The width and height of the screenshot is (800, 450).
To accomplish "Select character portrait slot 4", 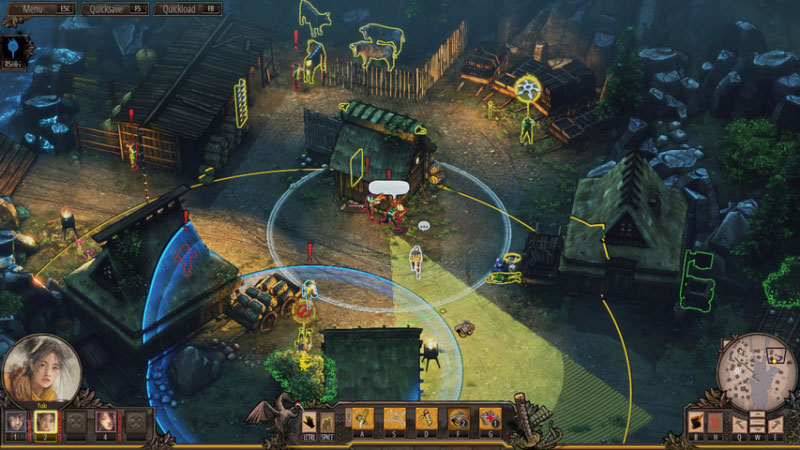I will [x=105, y=423].
